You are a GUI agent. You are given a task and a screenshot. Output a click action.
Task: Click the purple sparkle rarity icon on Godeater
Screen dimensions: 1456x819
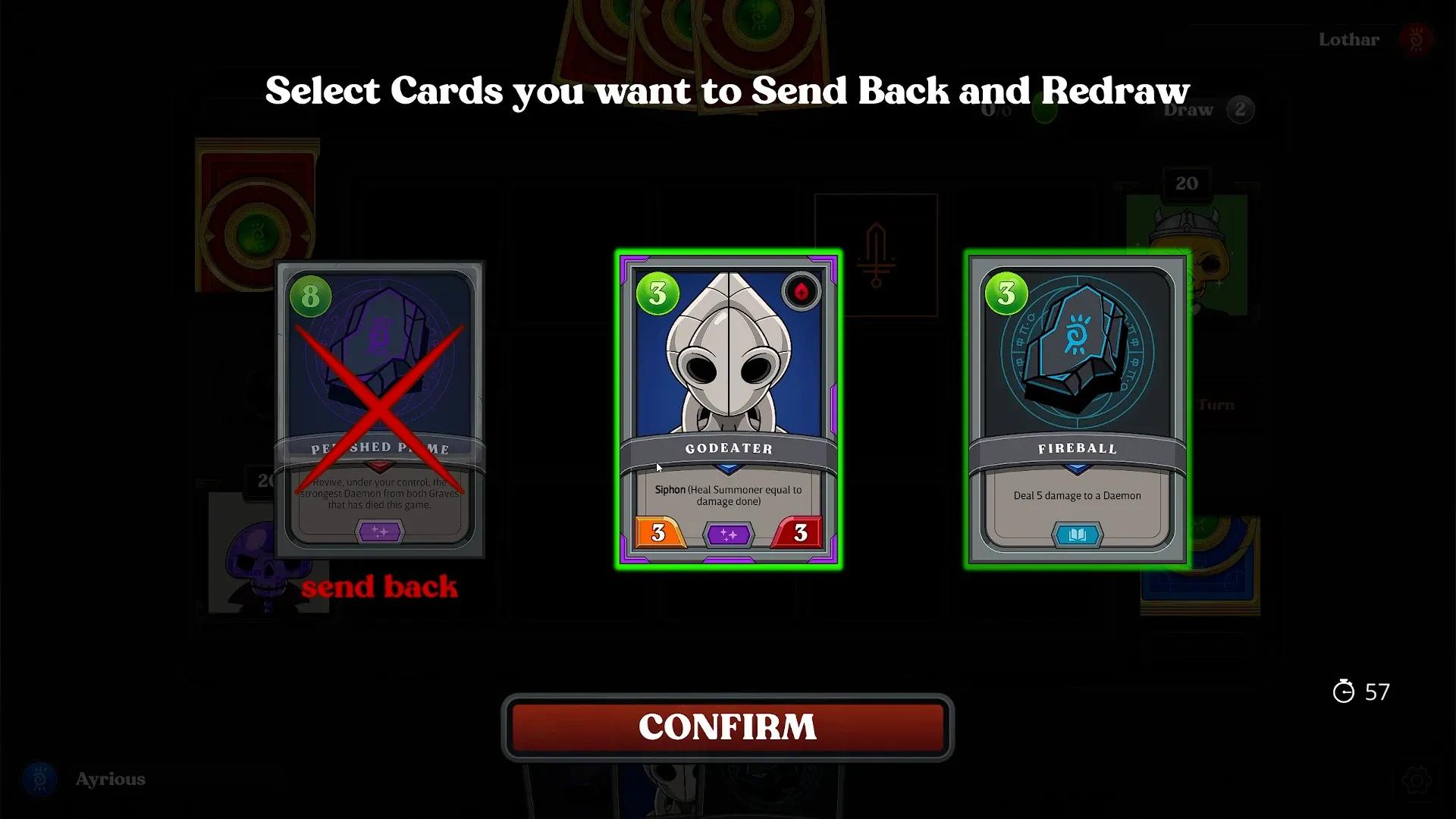[729, 534]
